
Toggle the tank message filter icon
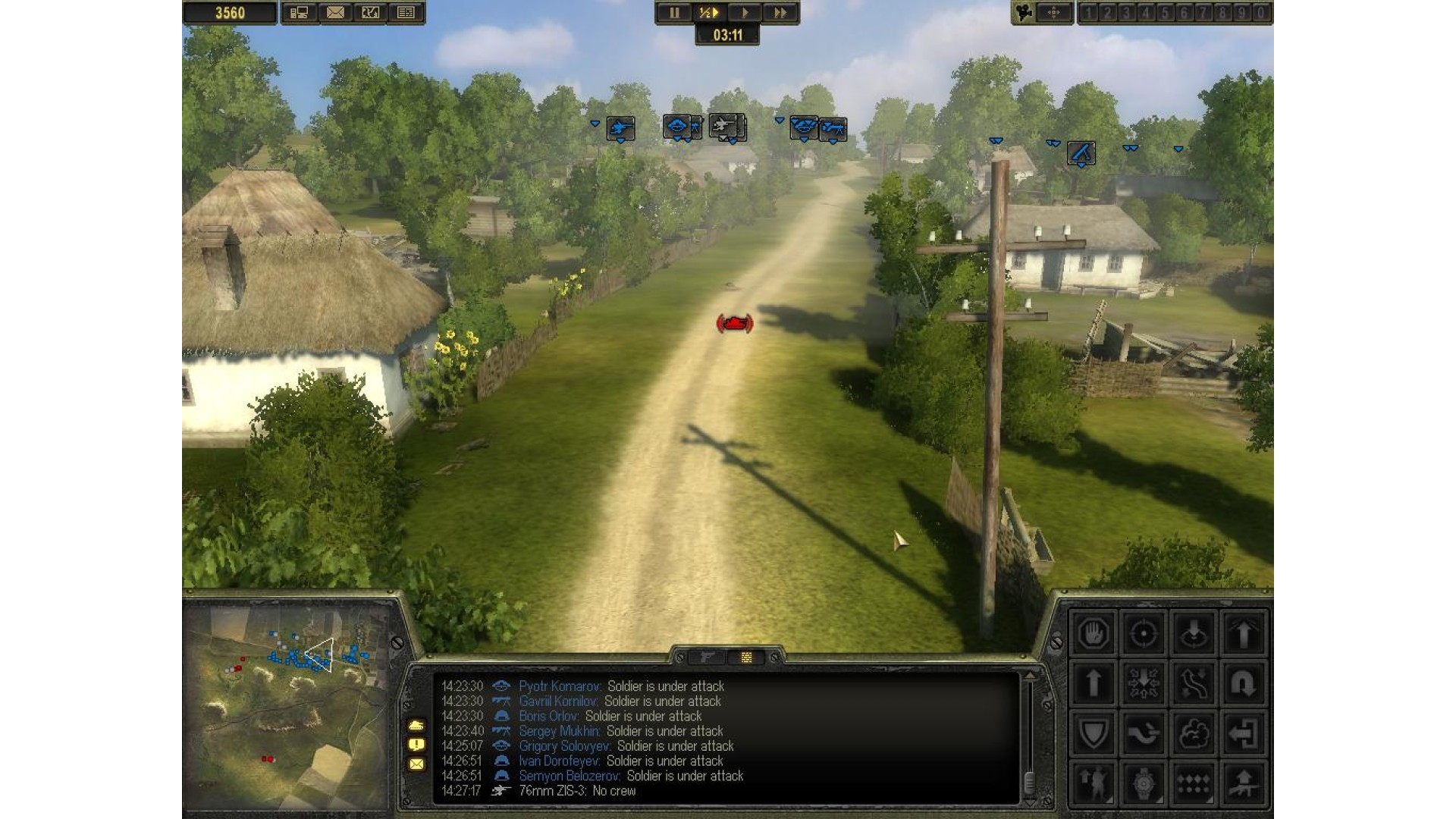[416, 726]
